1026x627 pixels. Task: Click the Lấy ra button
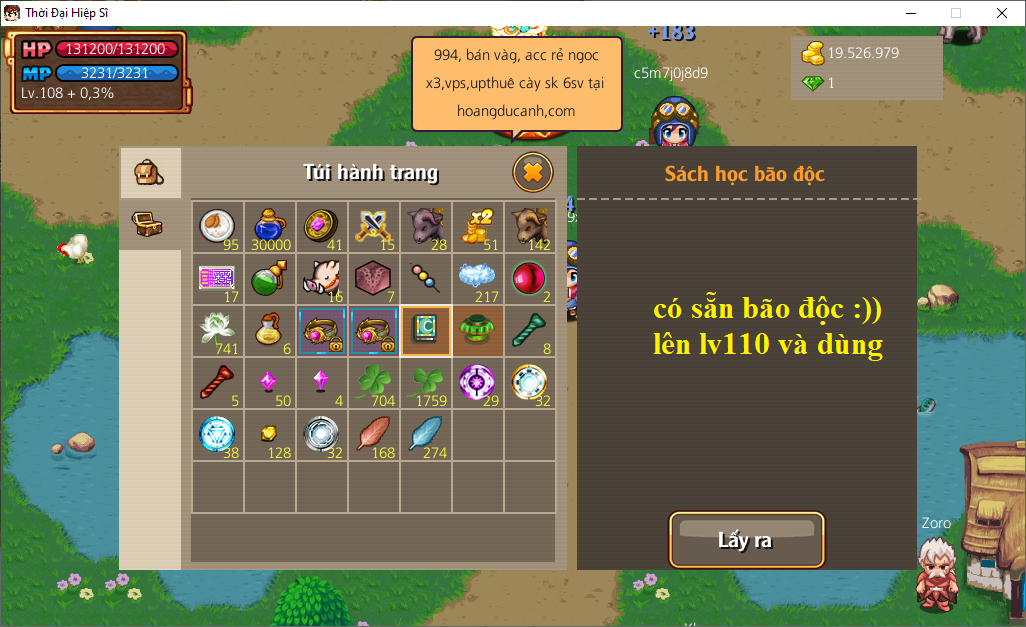coord(746,540)
